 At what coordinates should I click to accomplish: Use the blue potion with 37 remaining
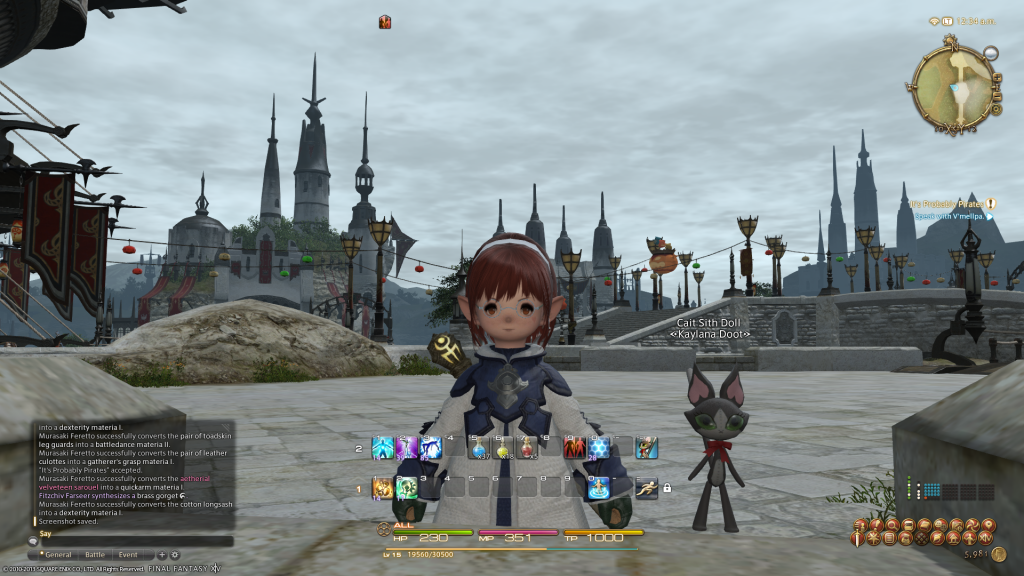[x=479, y=448]
